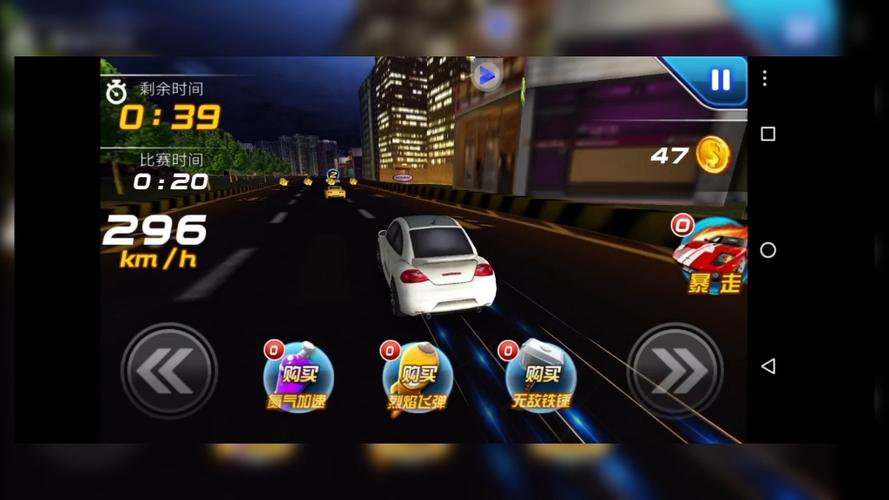
Task: Tap the blue play arrow badge
Action: 486,75
